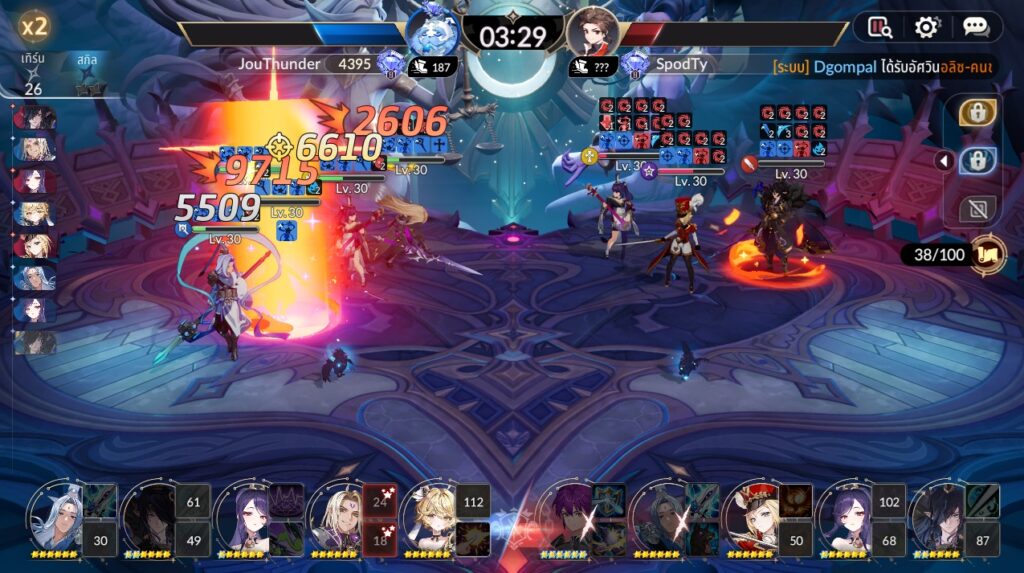Toggle the blue padlock button
This screenshot has width=1024, height=573.
[x=976, y=161]
